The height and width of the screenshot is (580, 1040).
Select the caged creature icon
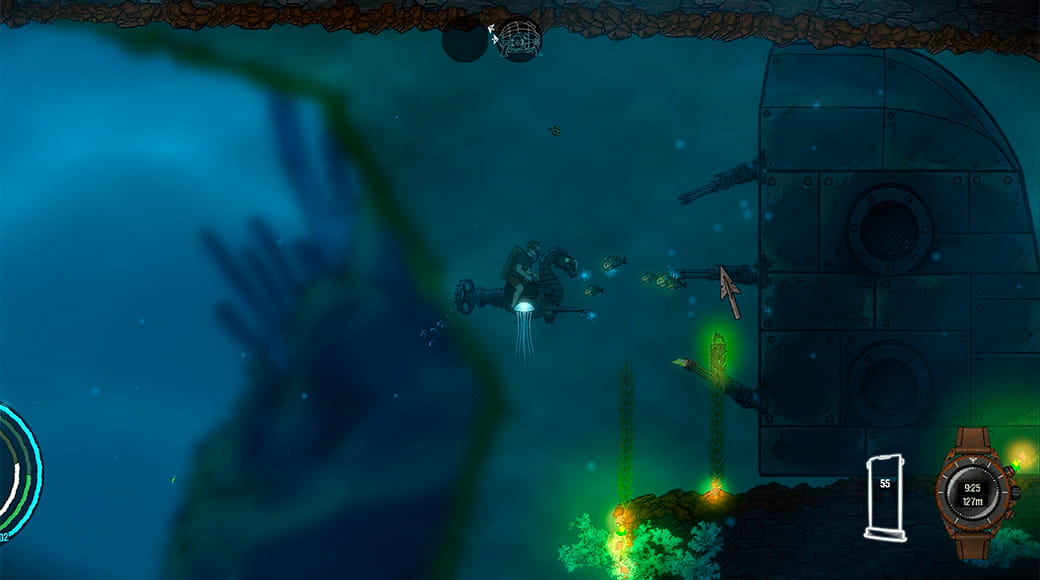pyautogui.click(x=519, y=39)
